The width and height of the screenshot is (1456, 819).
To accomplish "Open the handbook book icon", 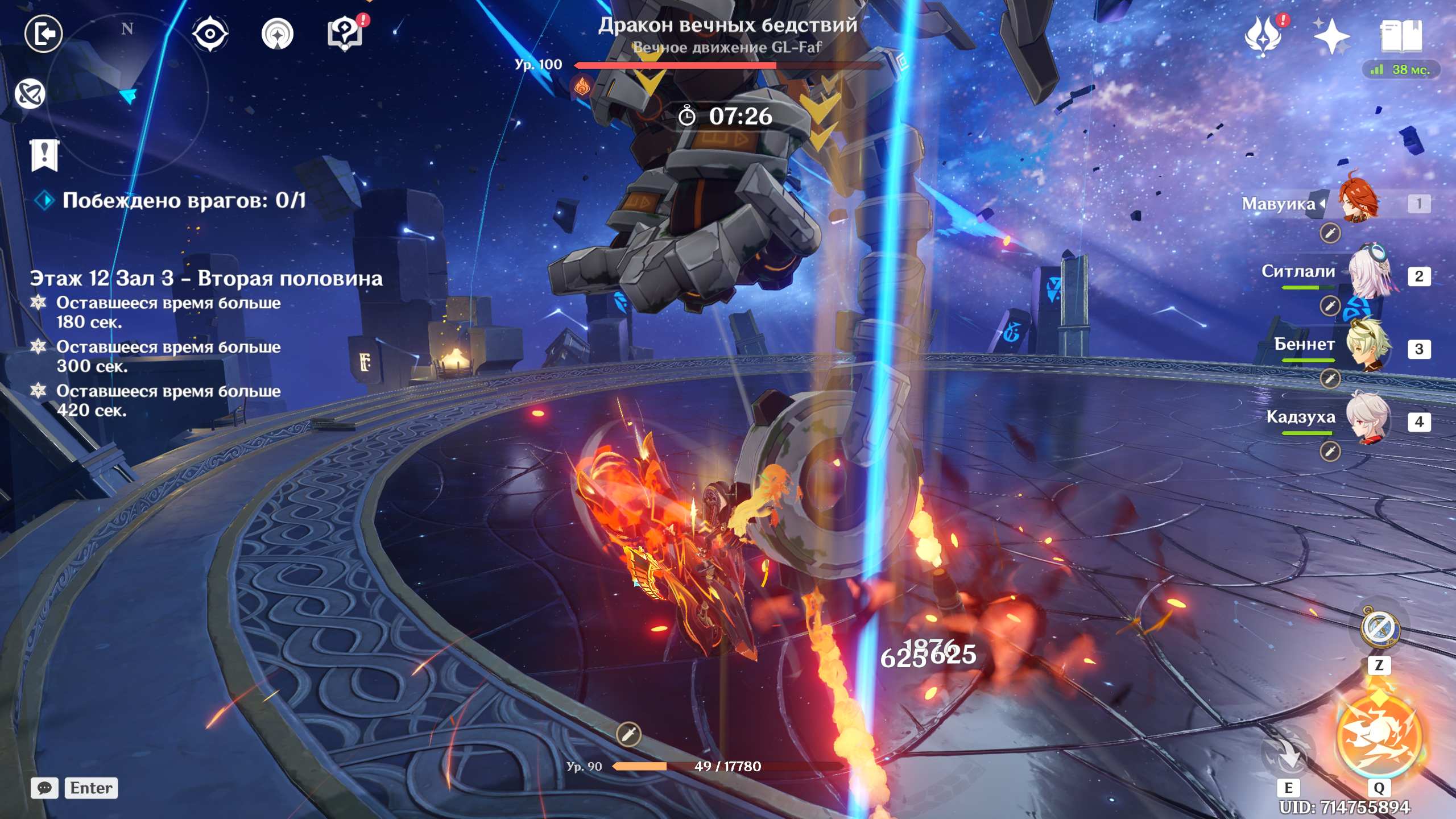I will click(1401, 35).
